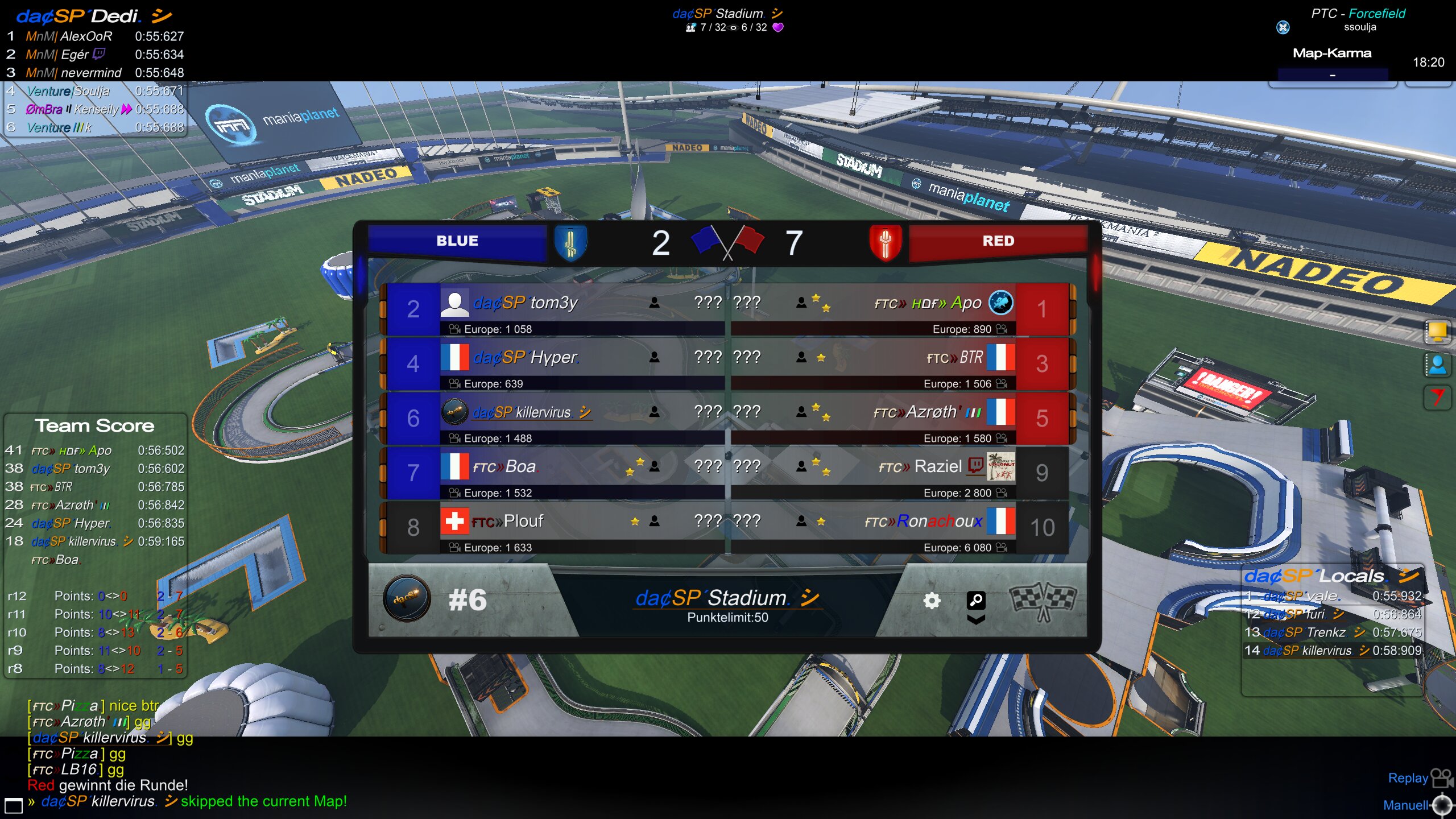Open the chat box icon
This screenshot has width=1456, height=819.
[14, 805]
